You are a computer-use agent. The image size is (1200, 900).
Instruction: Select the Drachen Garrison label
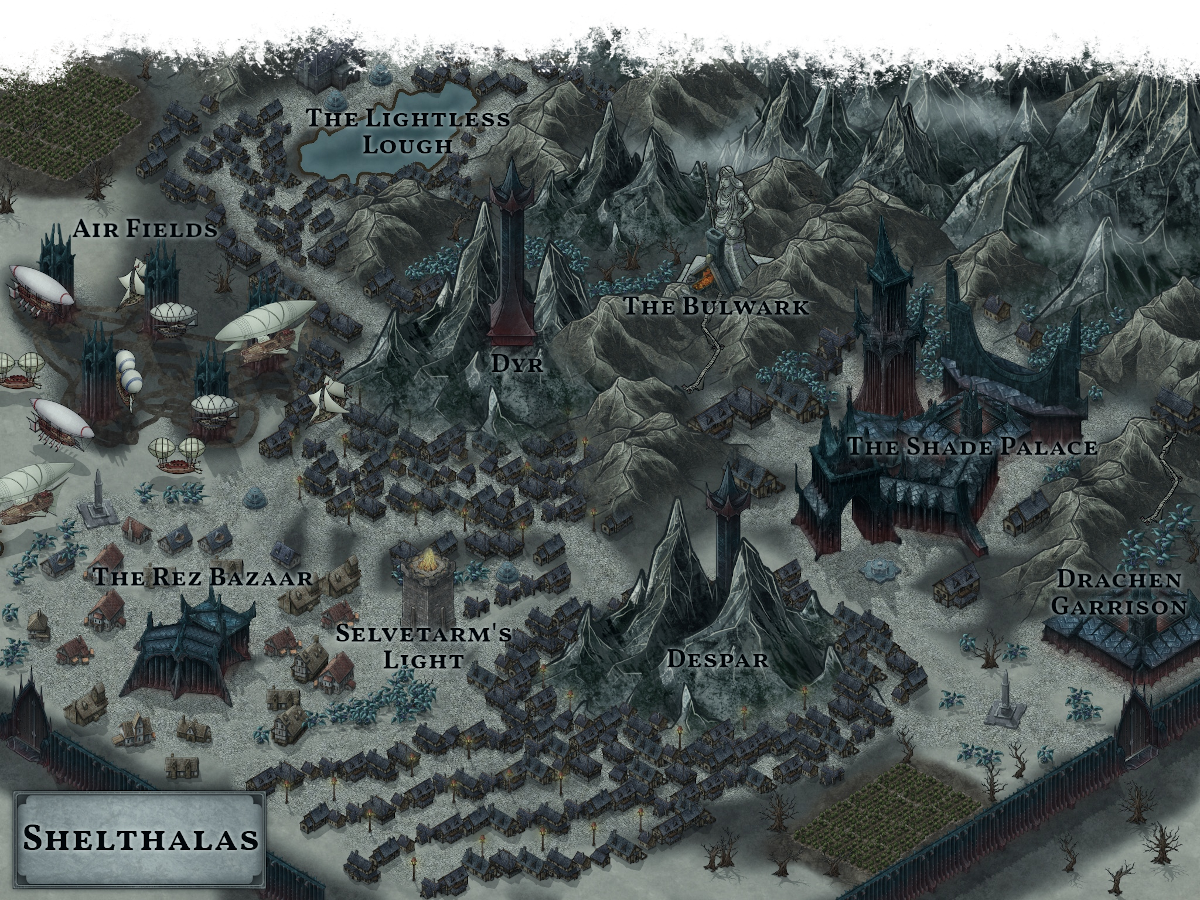coord(1120,592)
